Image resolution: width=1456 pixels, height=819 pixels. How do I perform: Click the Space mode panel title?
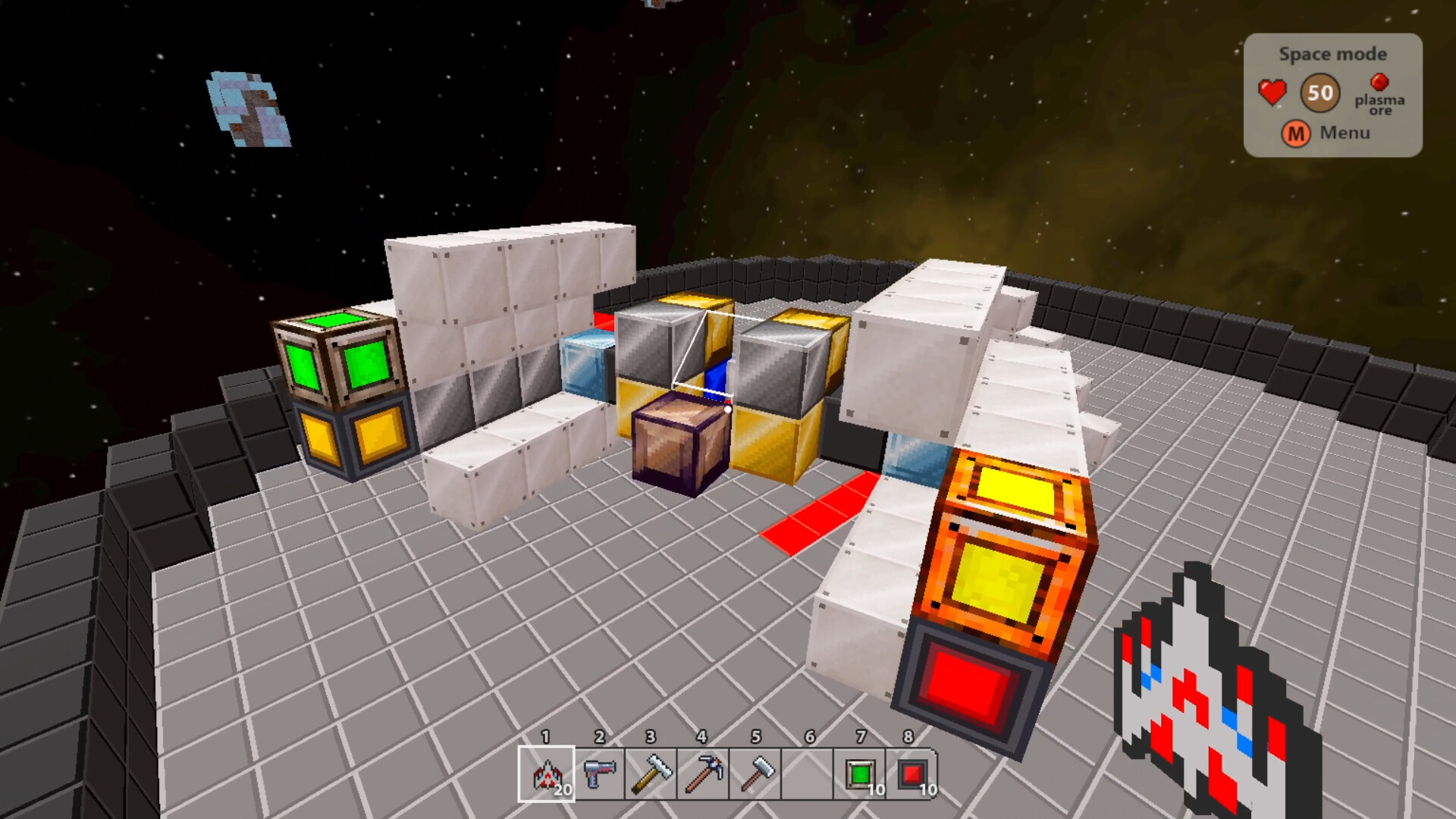[1332, 54]
